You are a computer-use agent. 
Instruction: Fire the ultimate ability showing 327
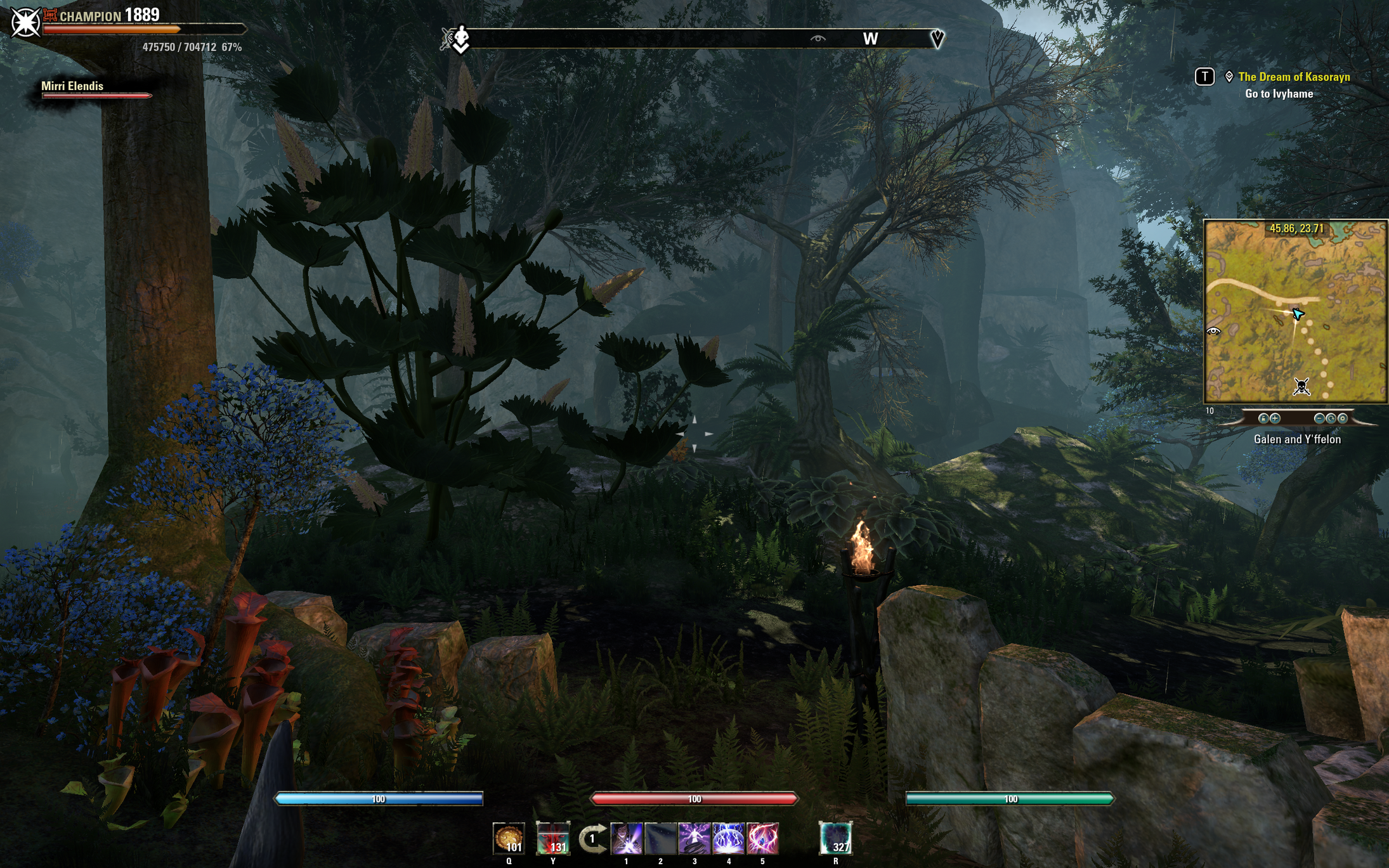pyautogui.click(x=835, y=838)
